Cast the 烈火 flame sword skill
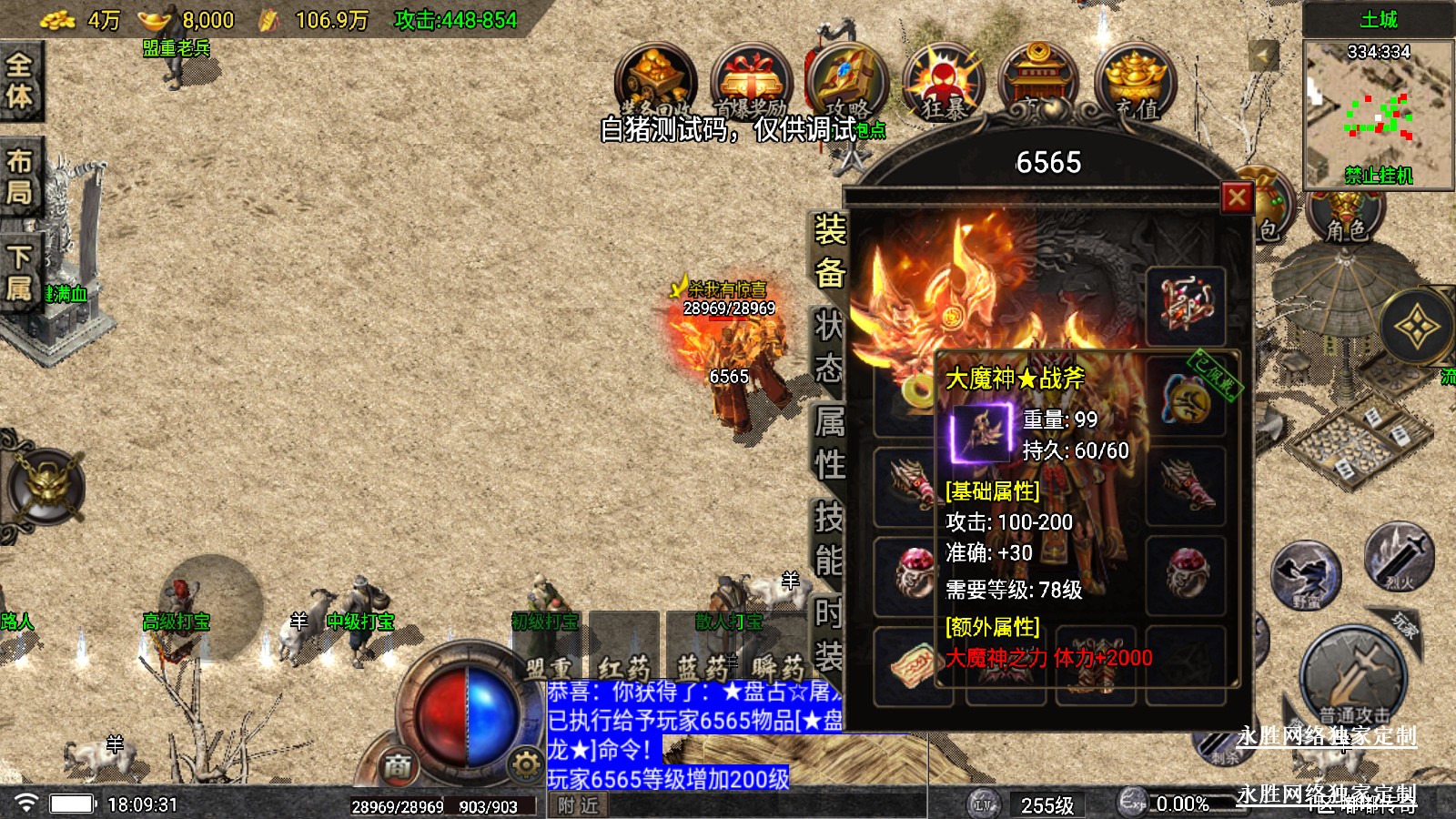Screen dimensions: 1456x819 [x=1399, y=554]
